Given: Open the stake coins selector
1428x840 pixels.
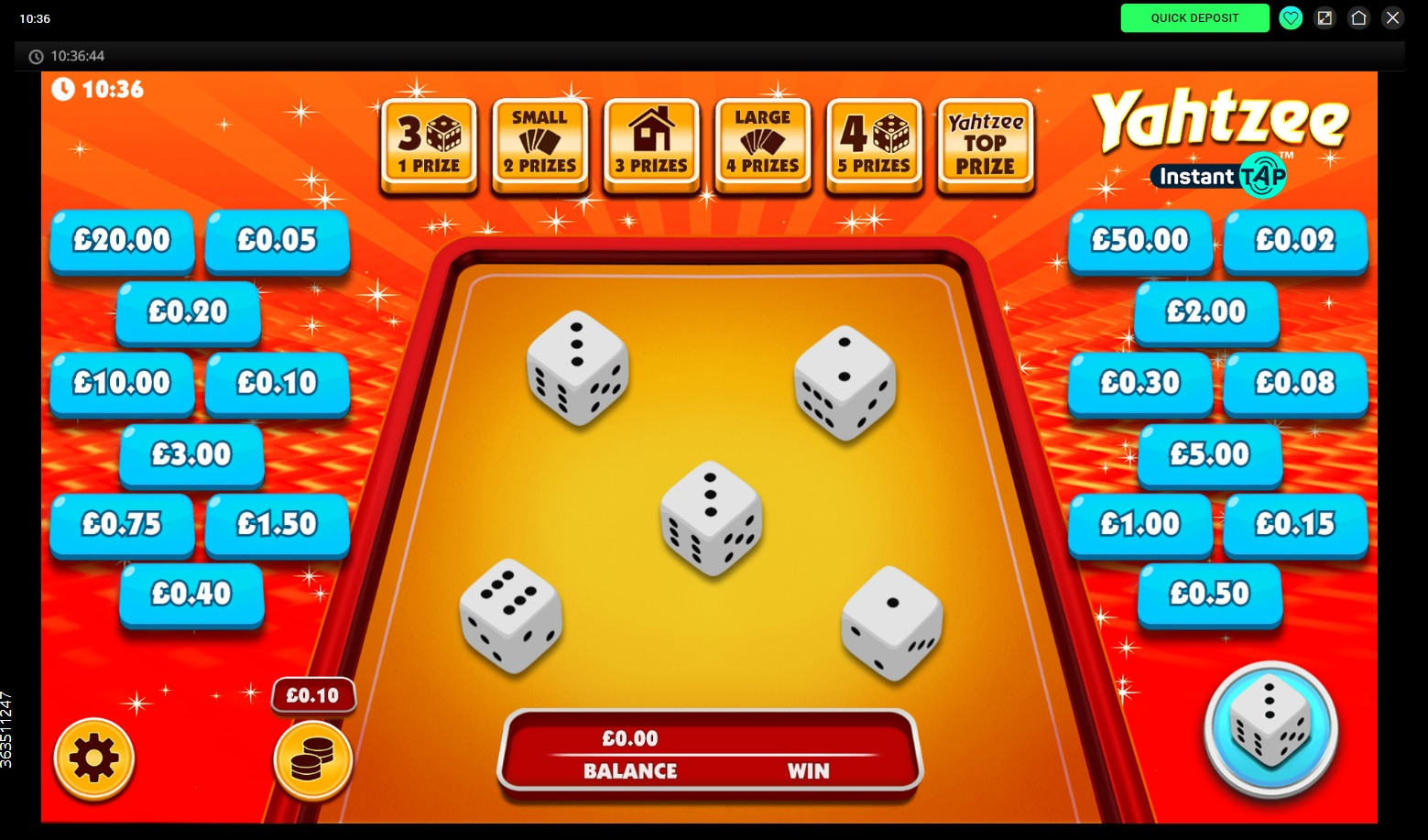Looking at the screenshot, I should coord(312,758).
